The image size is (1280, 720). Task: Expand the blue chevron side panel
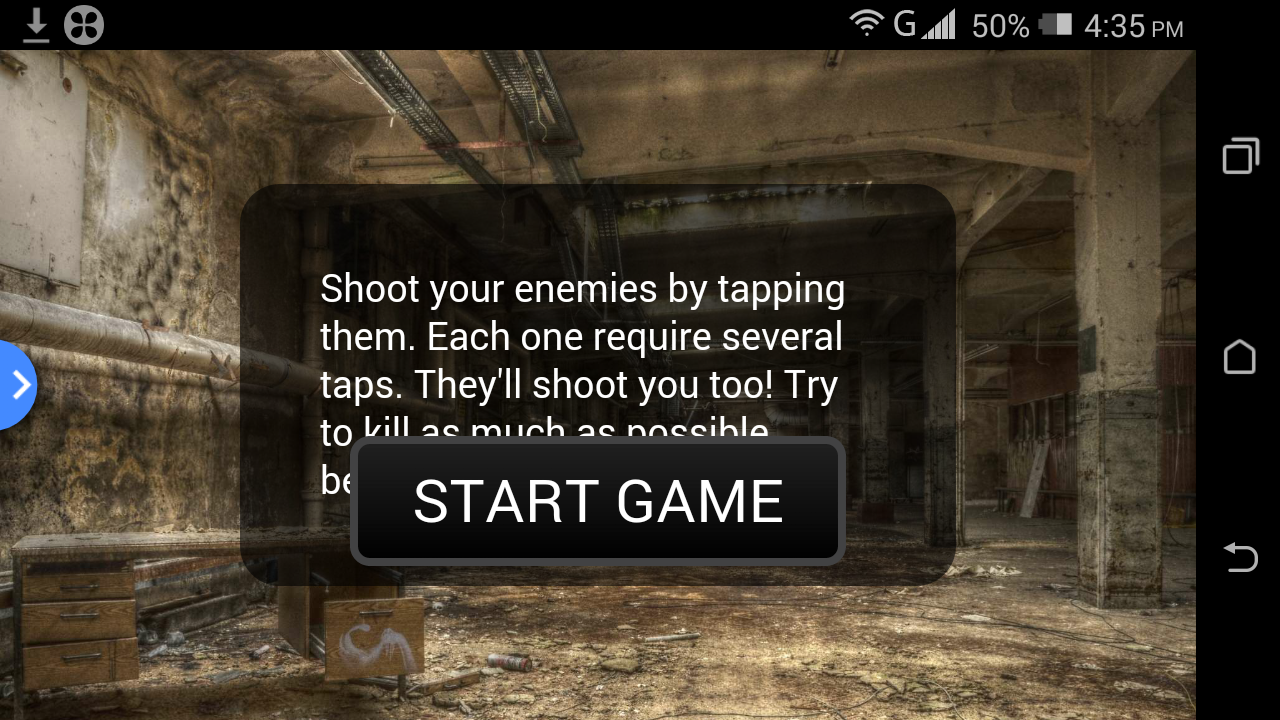pos(18,385)
